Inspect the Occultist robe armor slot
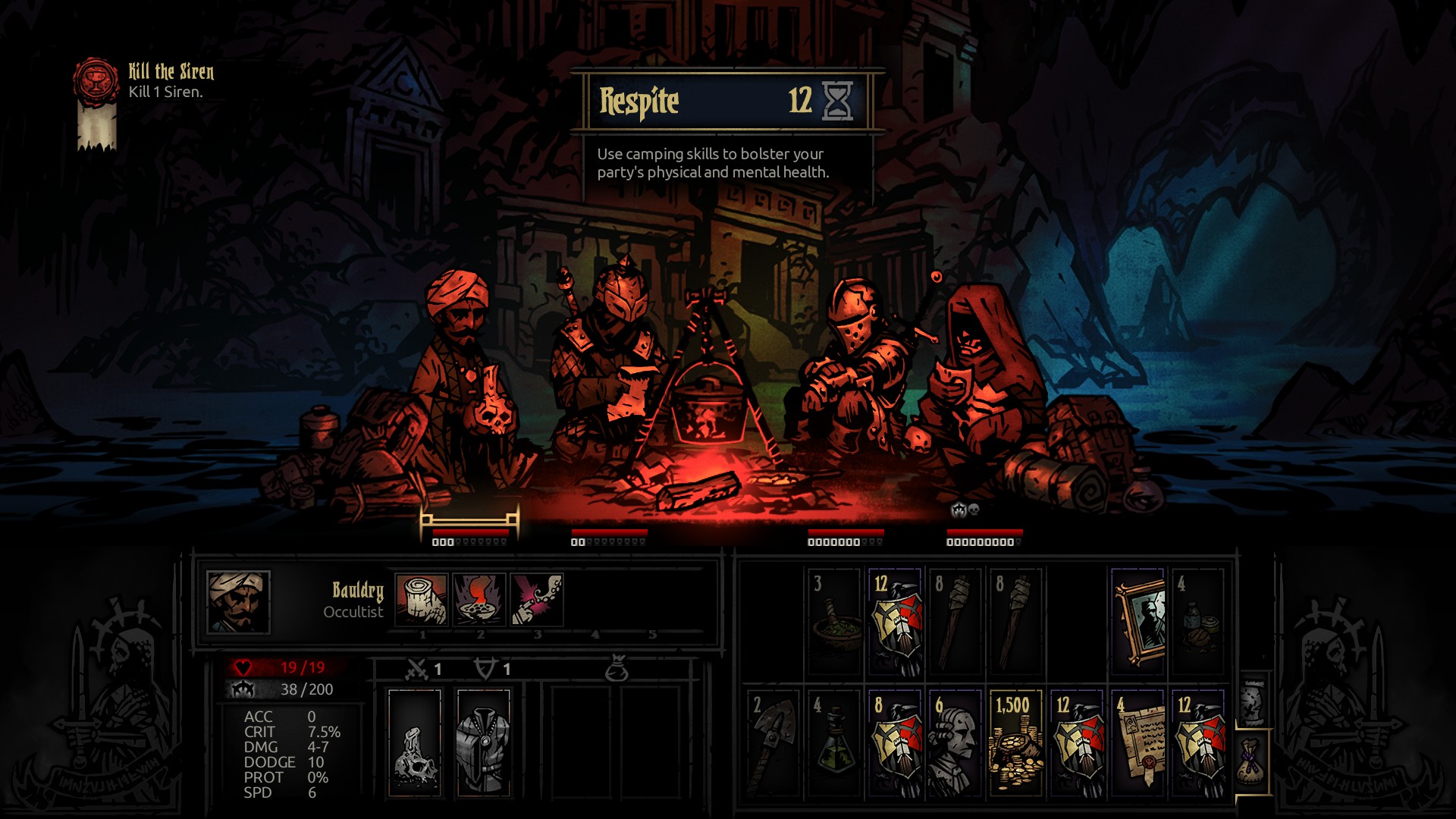This screenshot has height=819, width=1456. 483,743
